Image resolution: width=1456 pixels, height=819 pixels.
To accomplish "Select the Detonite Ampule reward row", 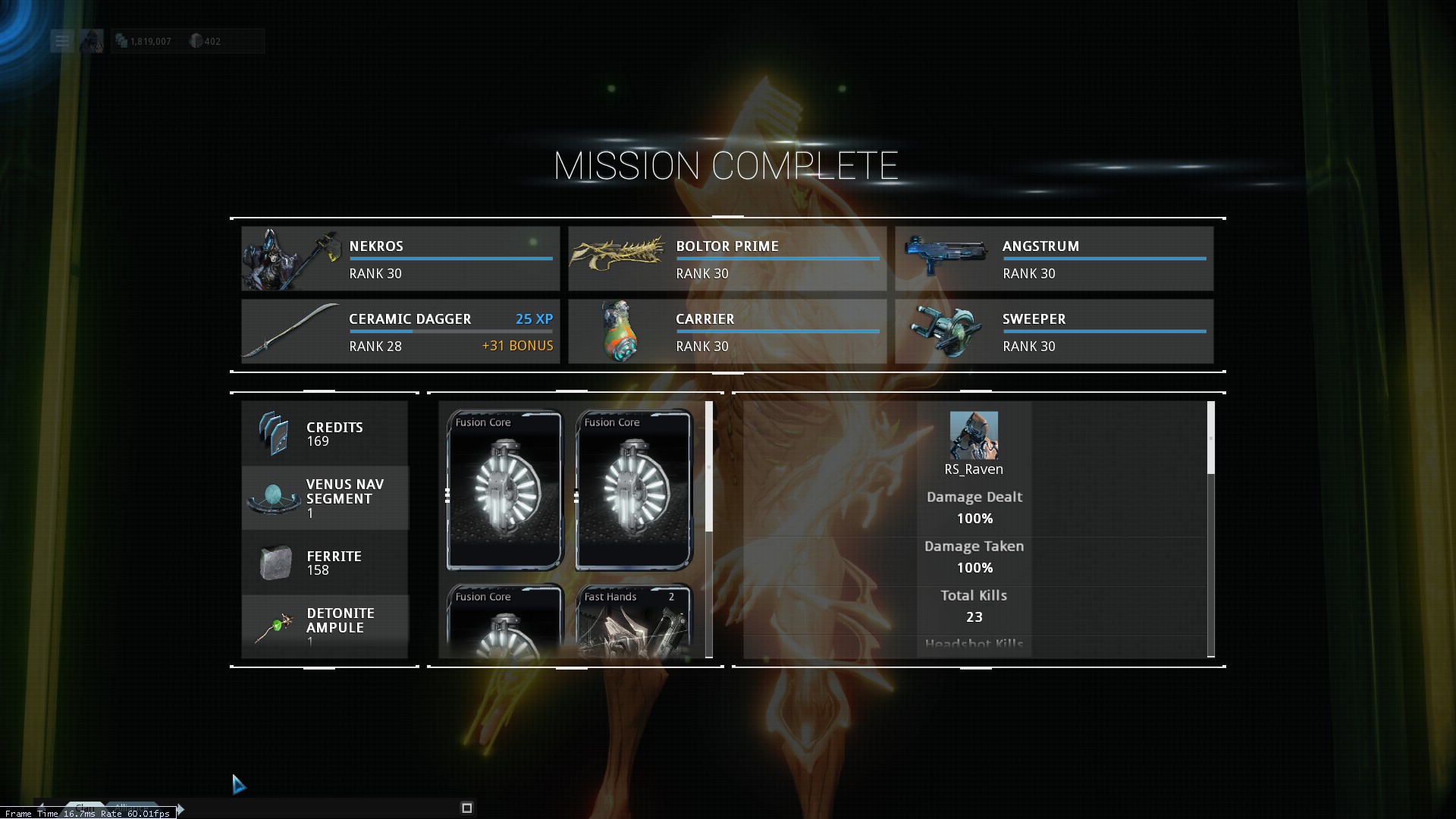I will click(x=325, y=626).
